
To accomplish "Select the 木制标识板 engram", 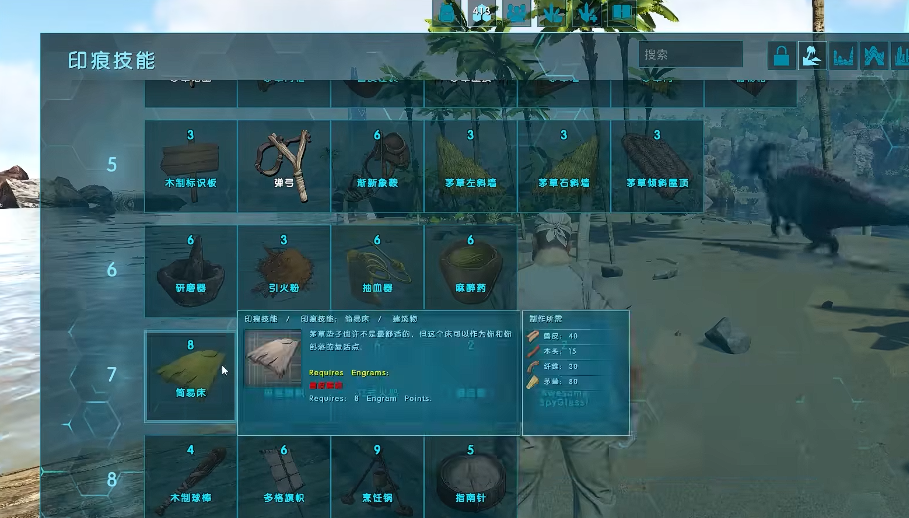I will click(x=191, y=166).
